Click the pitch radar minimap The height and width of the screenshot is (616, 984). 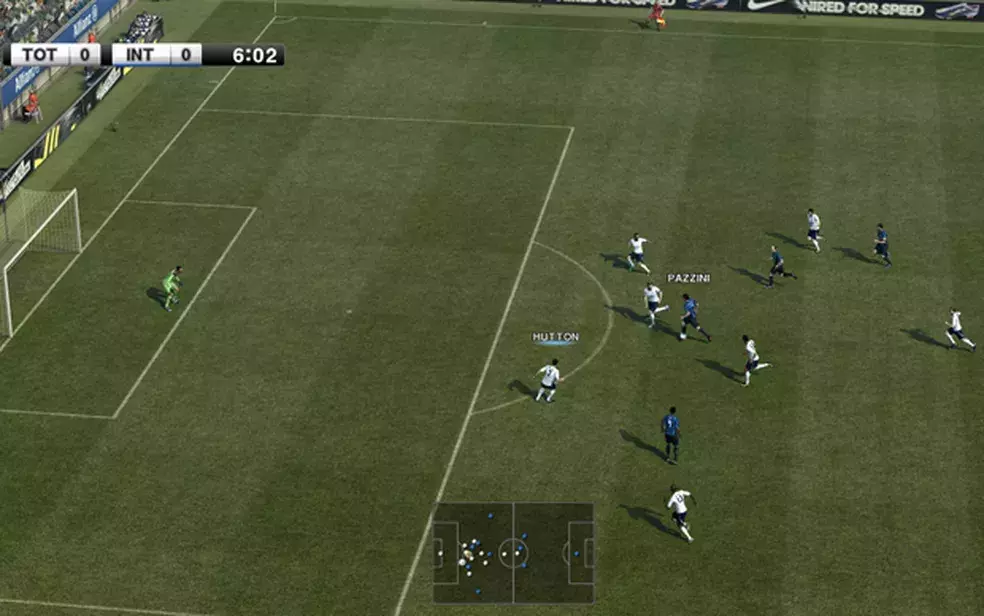point(513,552)
